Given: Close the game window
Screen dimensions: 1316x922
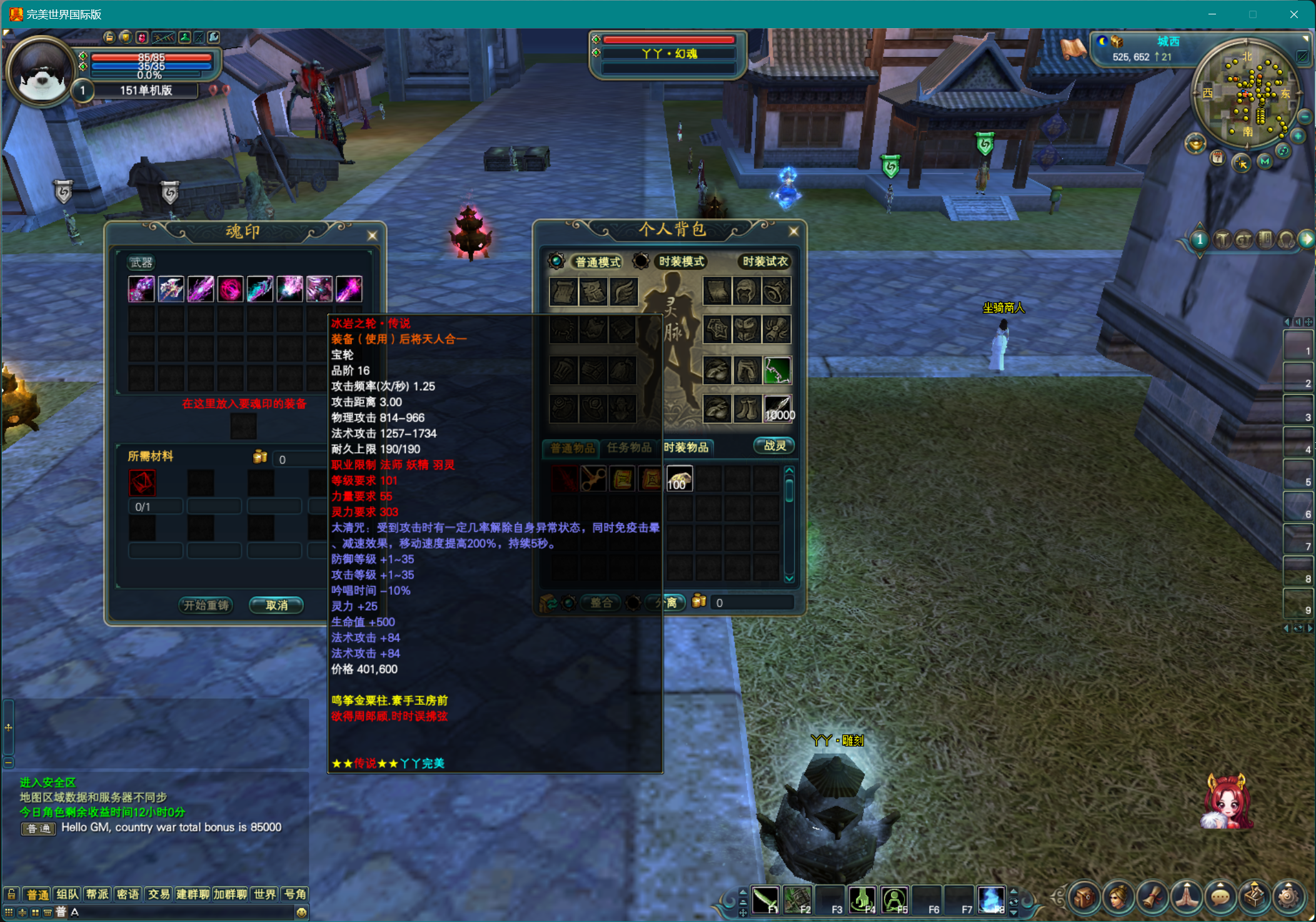Looking at the screenshot, I should point(1293,14).
